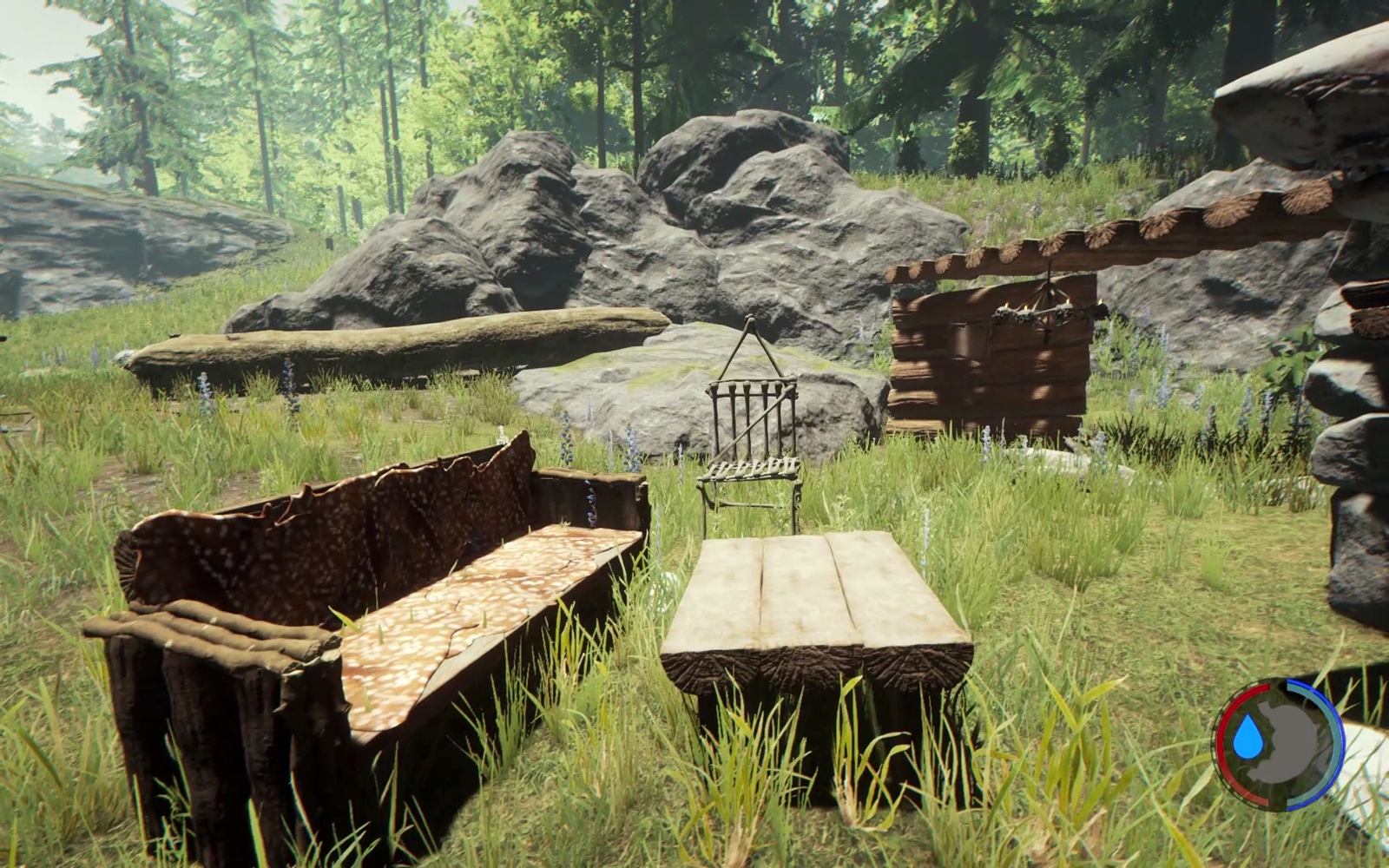Click the blue water droplet thirst icon
1389x868 pixels.
(x=1248, y=738)
